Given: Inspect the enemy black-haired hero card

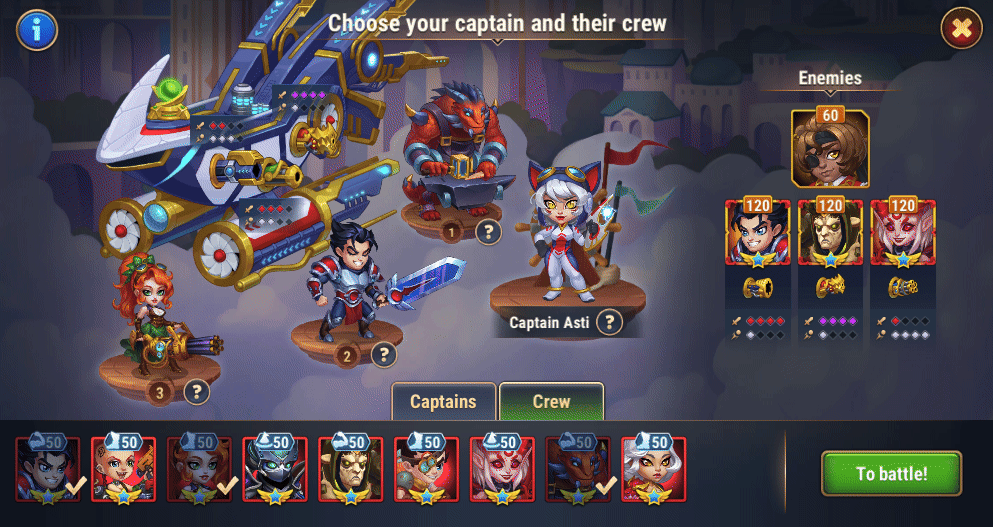Looking at the screenshot, I should 758,234.
